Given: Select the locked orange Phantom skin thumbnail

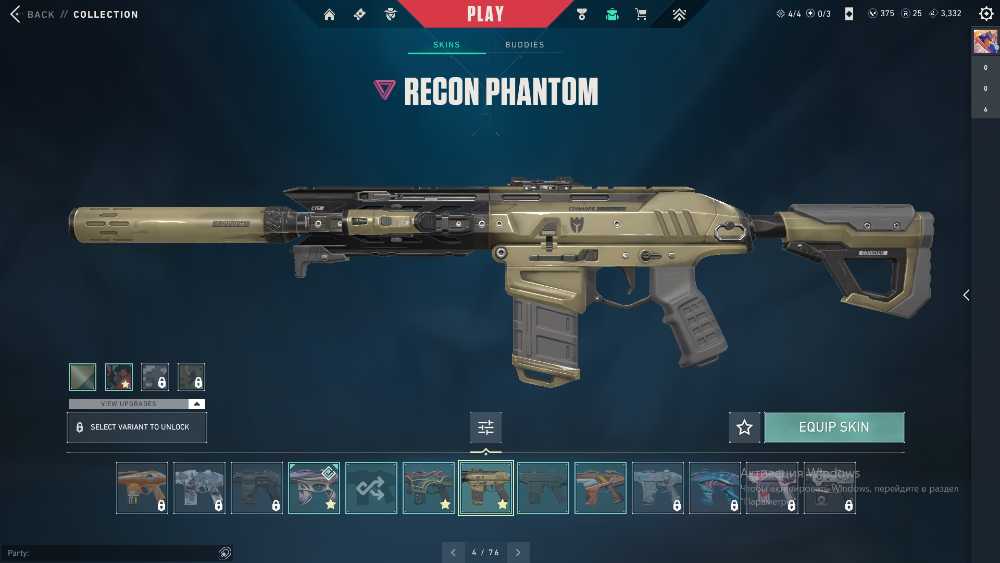Looking at the screenshot, I should (141, 488).
